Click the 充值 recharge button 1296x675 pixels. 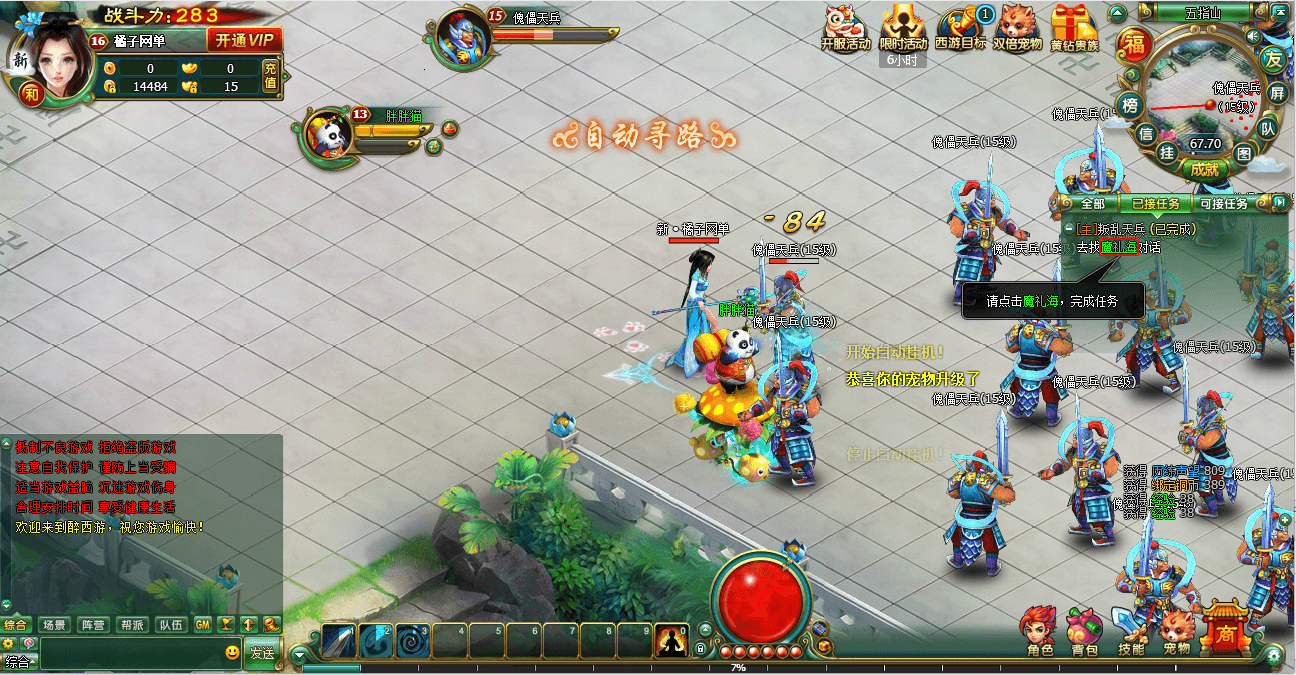click(x=270, y=76)
